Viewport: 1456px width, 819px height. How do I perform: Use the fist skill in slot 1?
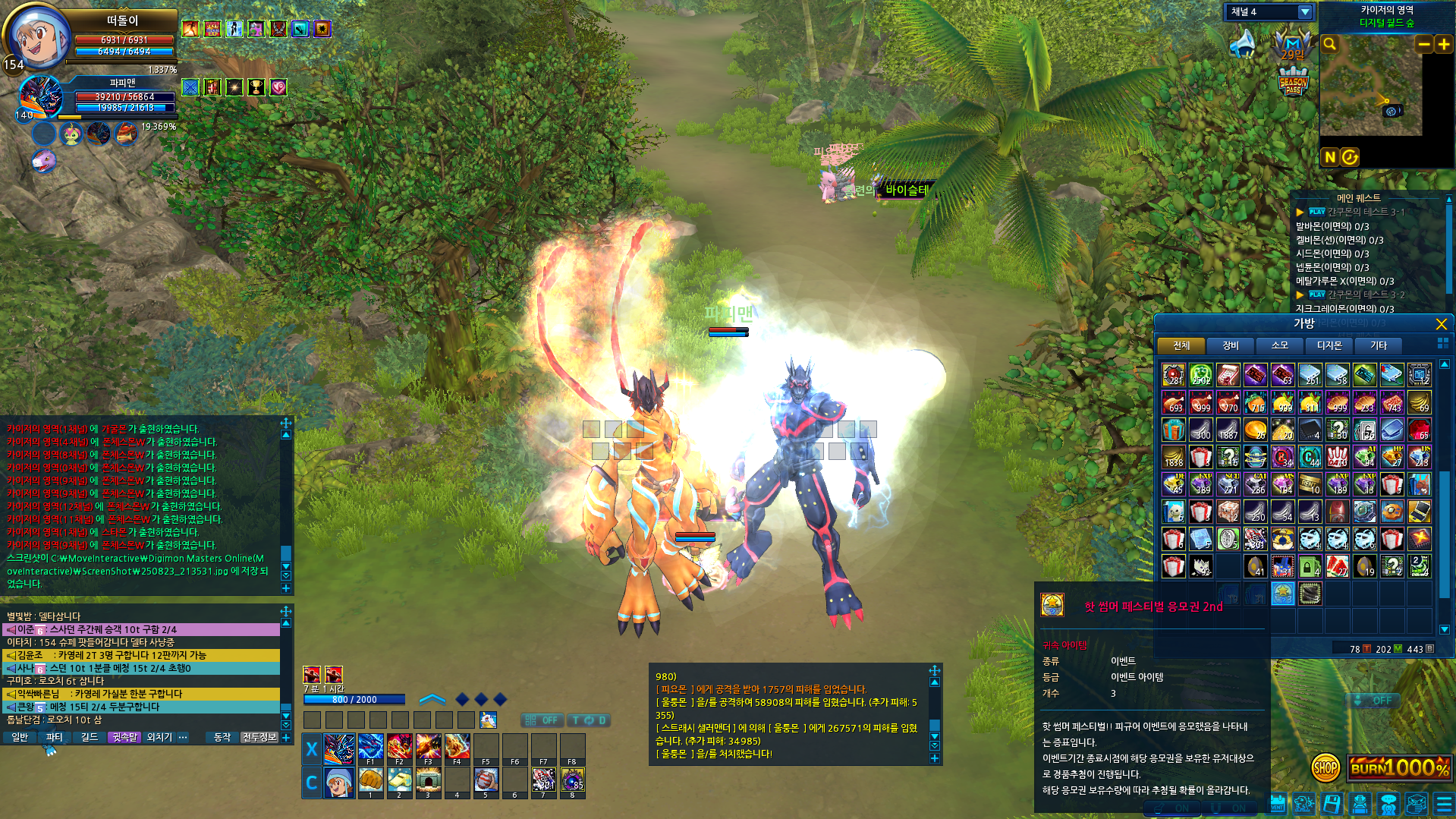370,780
